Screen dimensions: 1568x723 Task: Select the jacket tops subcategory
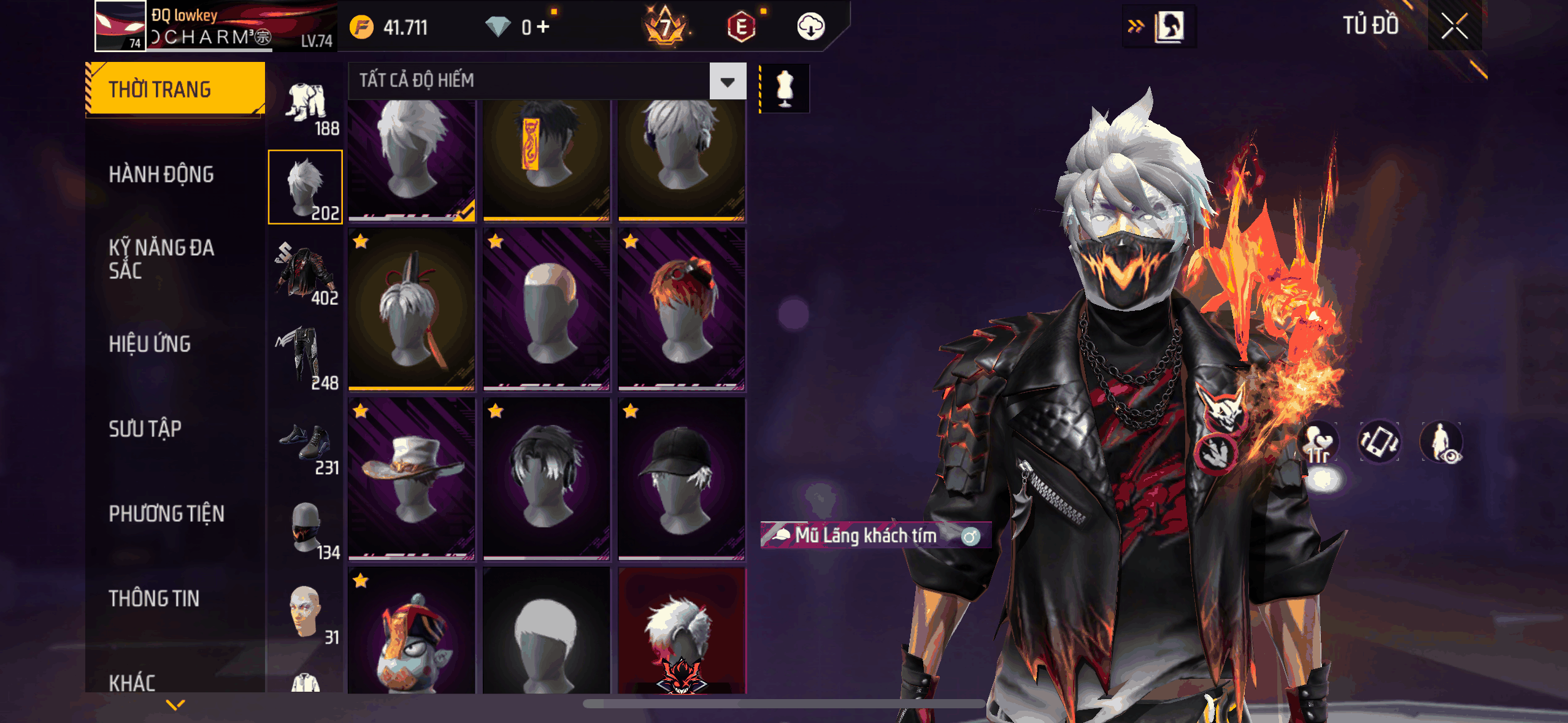pyautogui.click(x=306, y=273)
